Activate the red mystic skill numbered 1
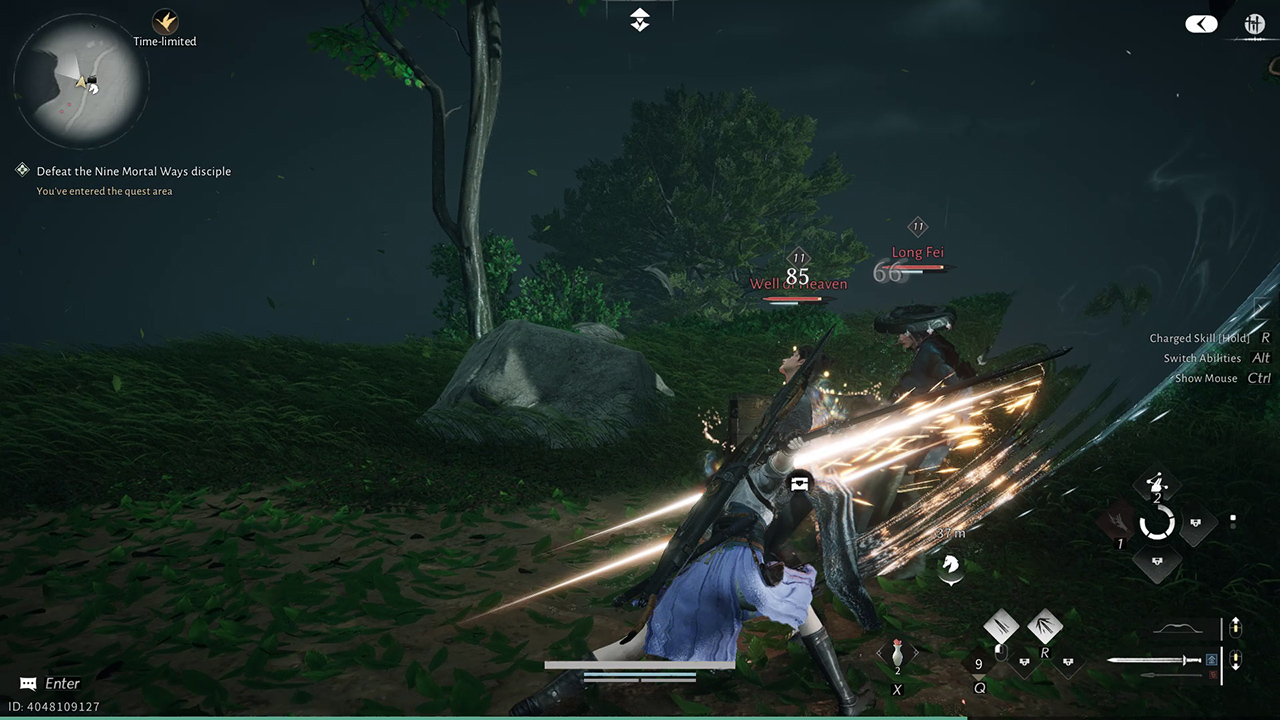The image size is (1280, 720). (x=1118, y=522)
